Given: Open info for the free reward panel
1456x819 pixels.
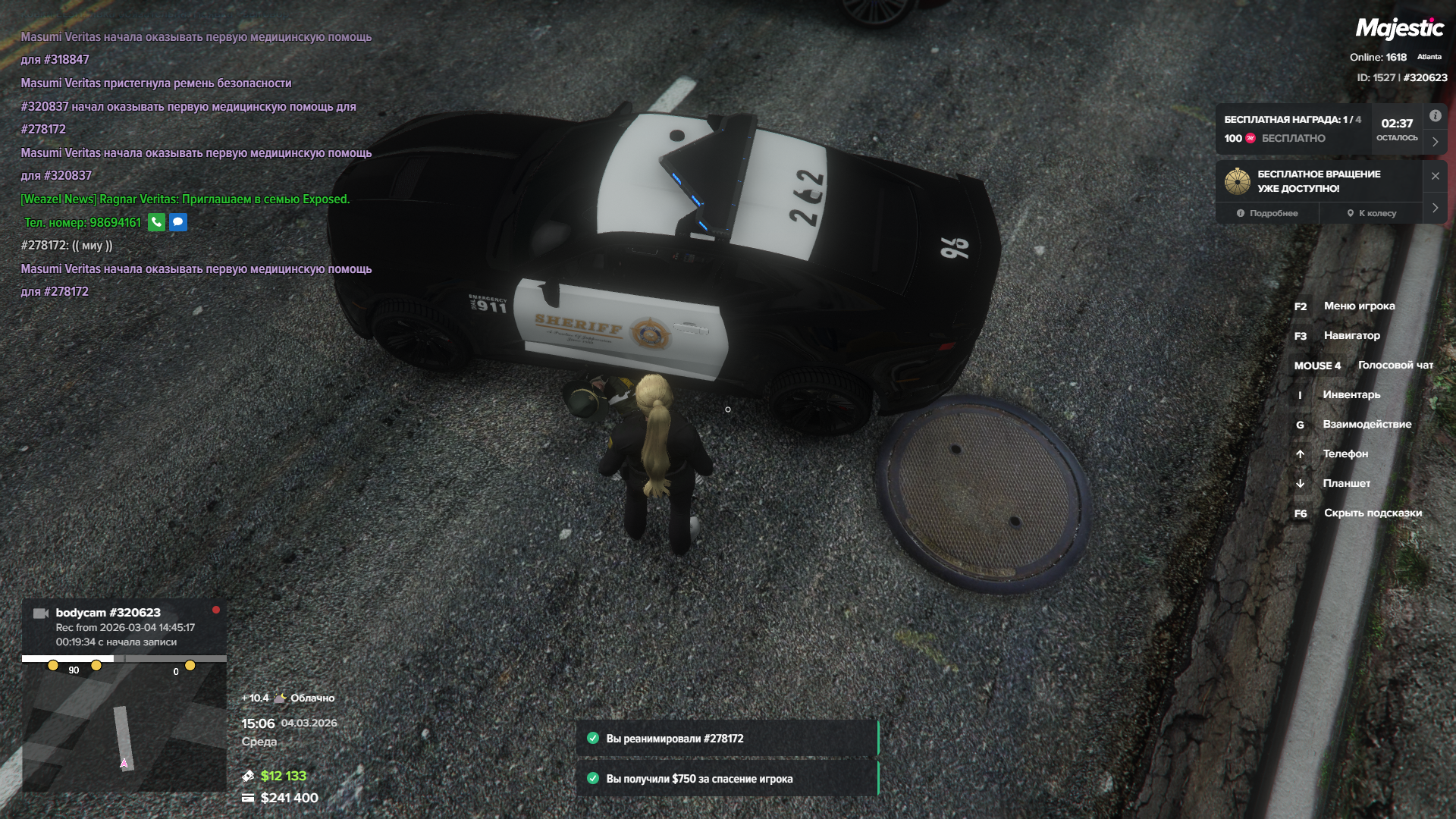Looking at the screenshot, I should pyautogui.click(x=1435, y=116).
